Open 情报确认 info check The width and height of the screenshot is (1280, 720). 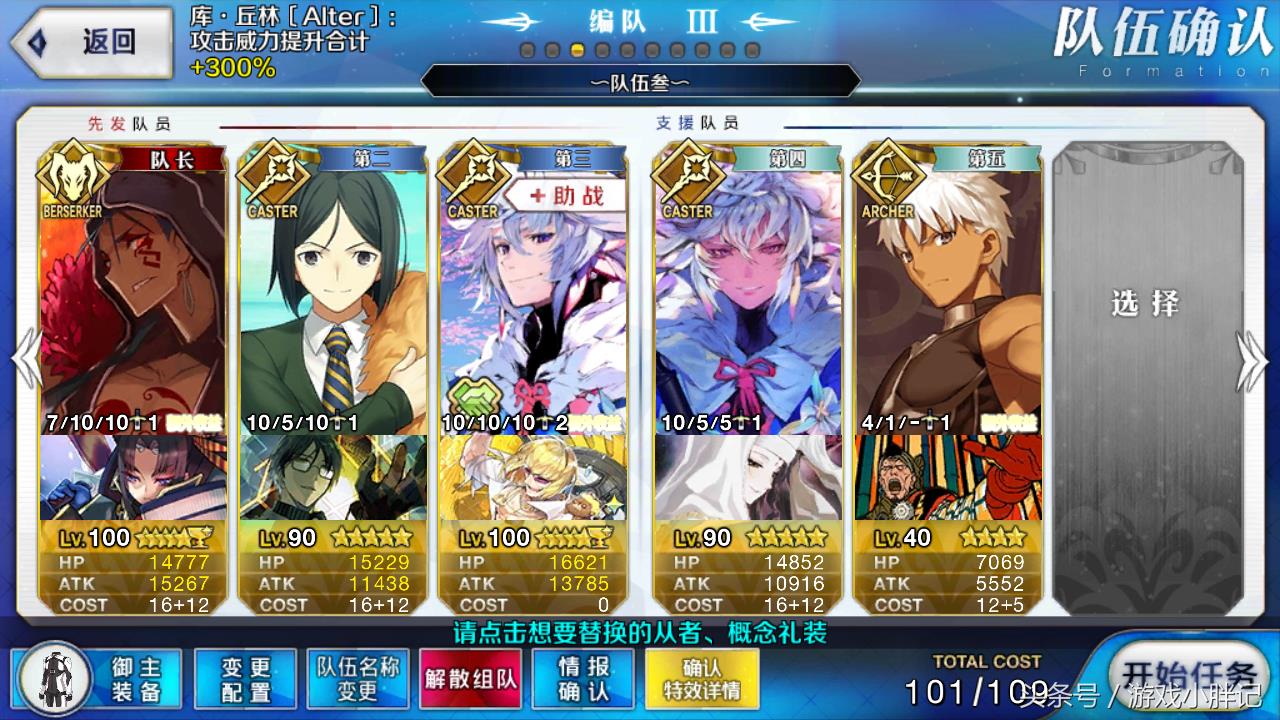tap(584, 679)
